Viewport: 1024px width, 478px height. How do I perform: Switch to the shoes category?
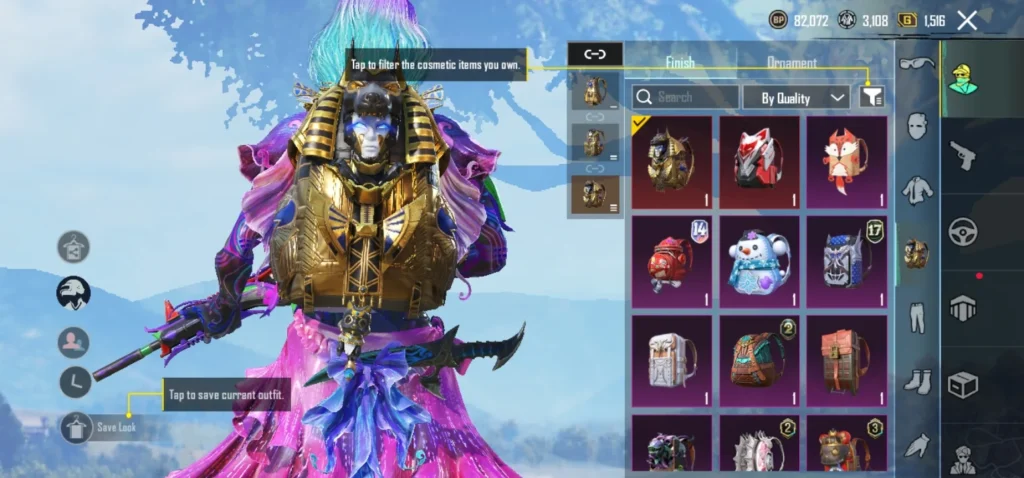point(917,381)
